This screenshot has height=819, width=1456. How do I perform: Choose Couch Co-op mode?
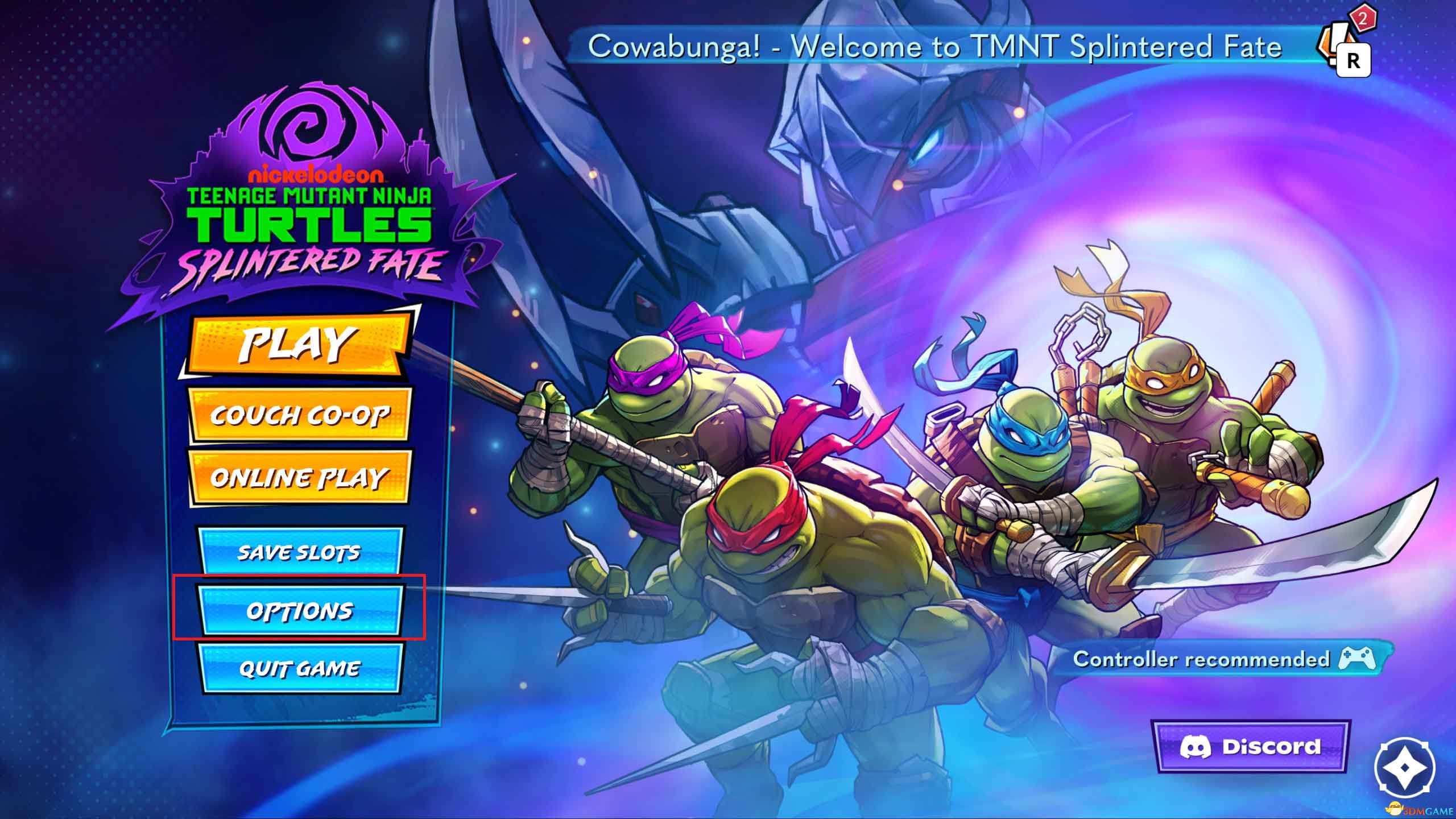[300, 415]
